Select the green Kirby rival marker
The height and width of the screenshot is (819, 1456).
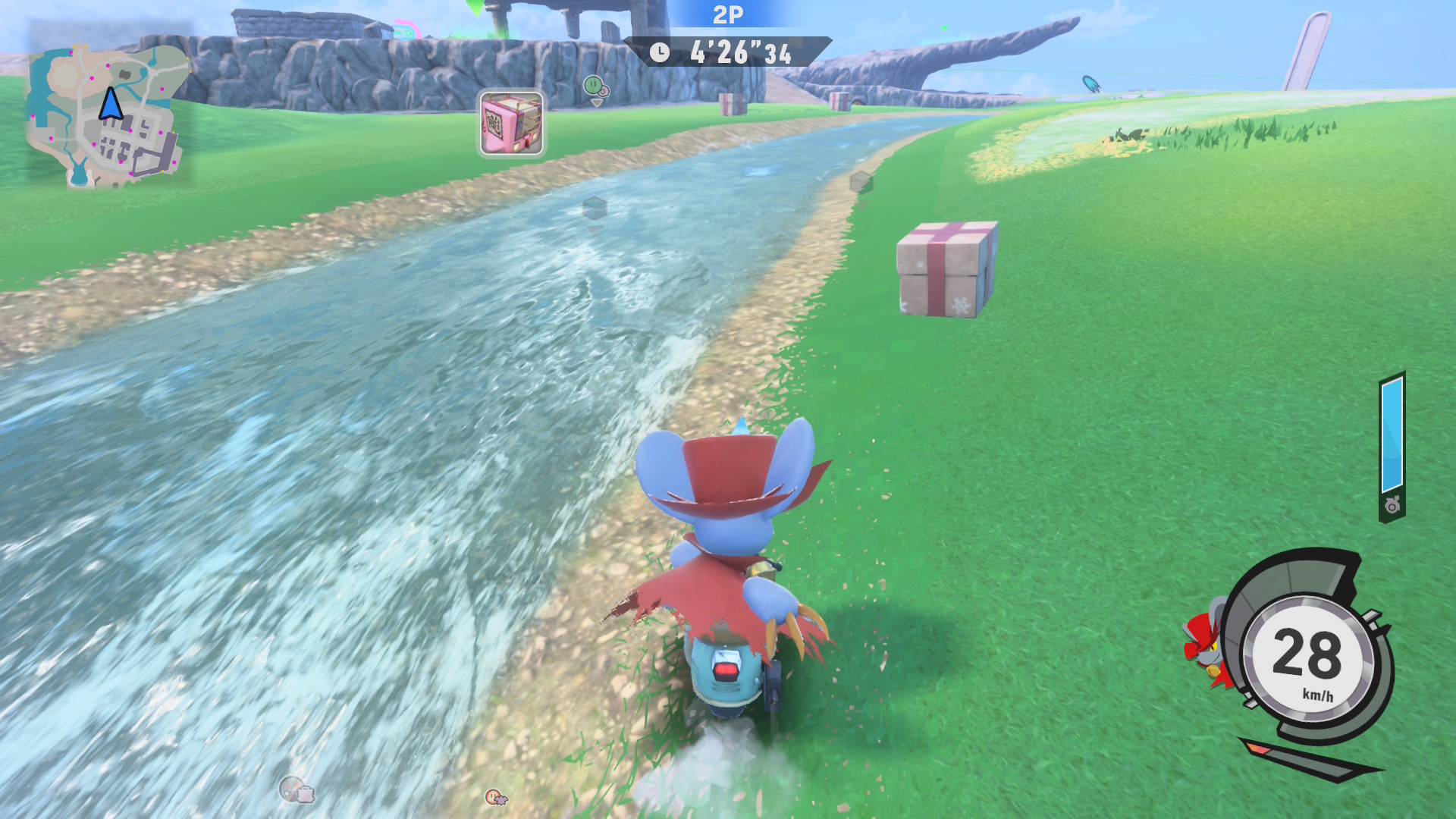[594, 86]
